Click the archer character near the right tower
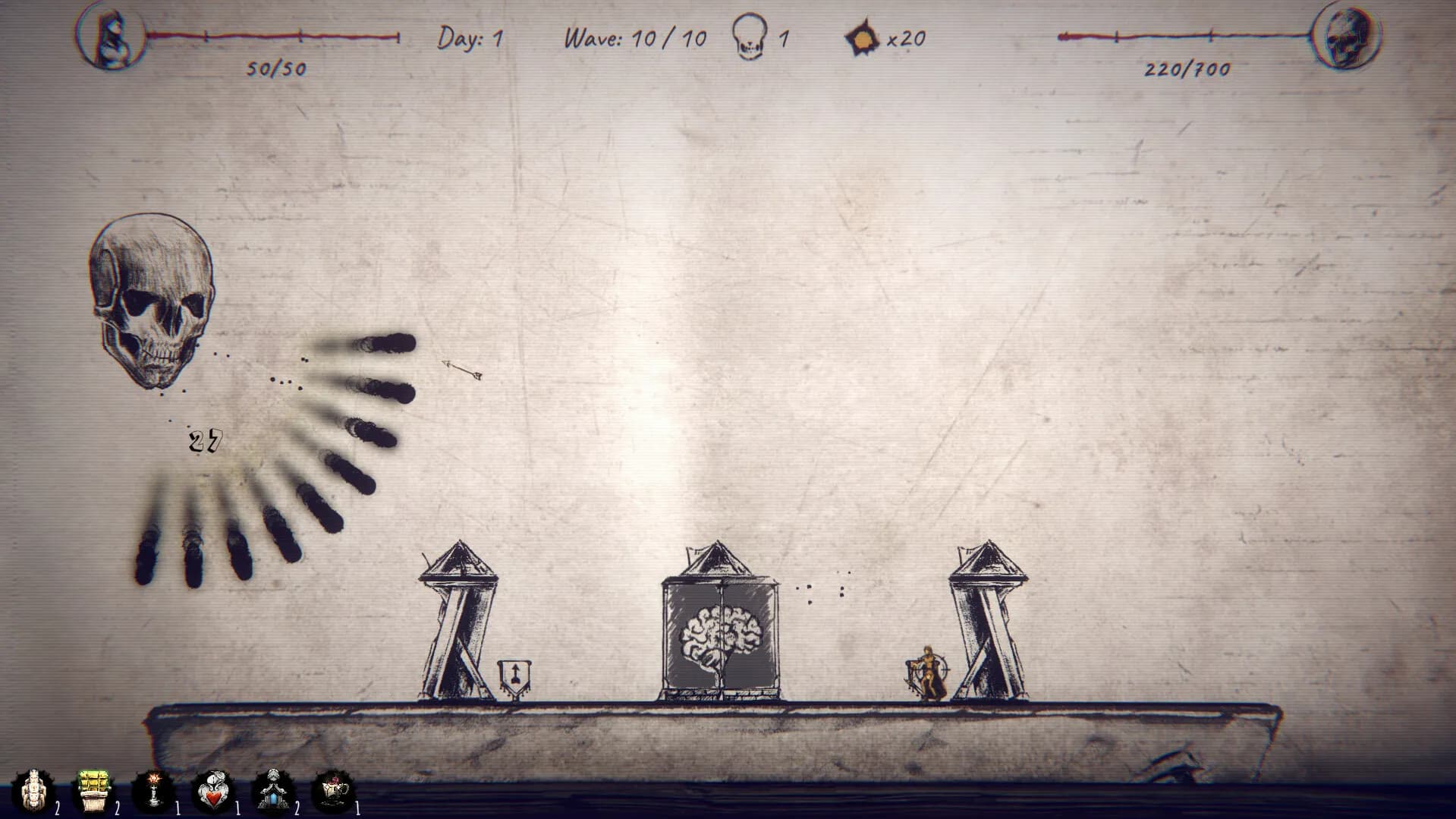Viewport: 1456px width, 819px height. tap(927, 672)
